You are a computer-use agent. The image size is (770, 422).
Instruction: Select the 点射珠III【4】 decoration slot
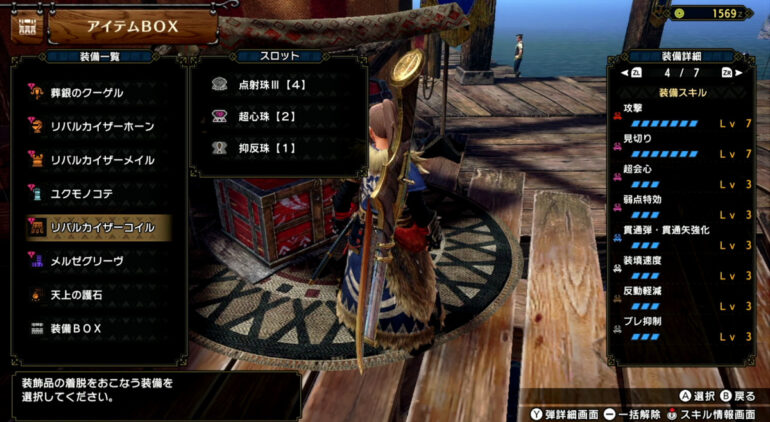(x=270, y=85)
